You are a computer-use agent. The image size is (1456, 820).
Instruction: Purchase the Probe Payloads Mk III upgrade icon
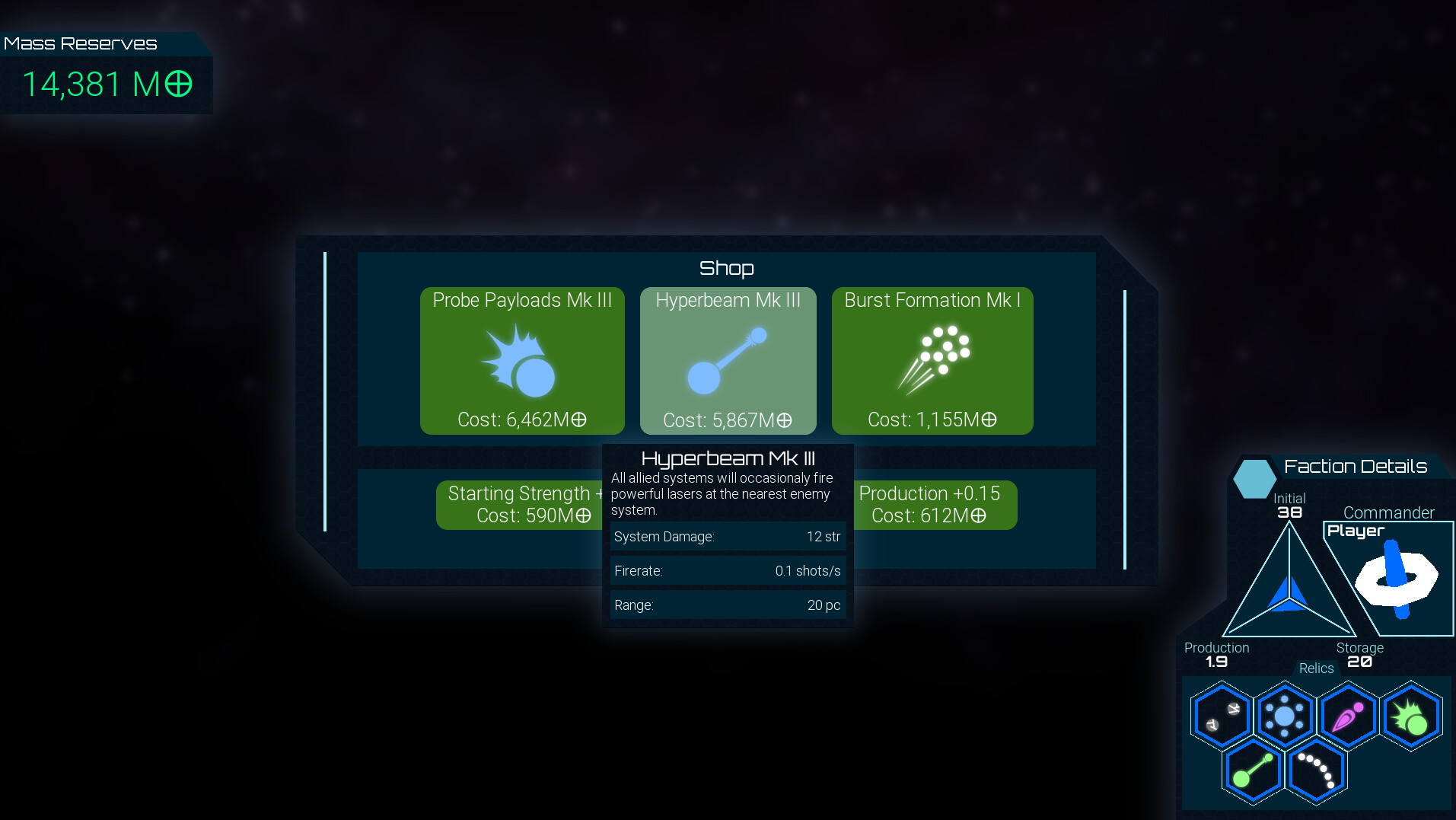coord(522,362)
